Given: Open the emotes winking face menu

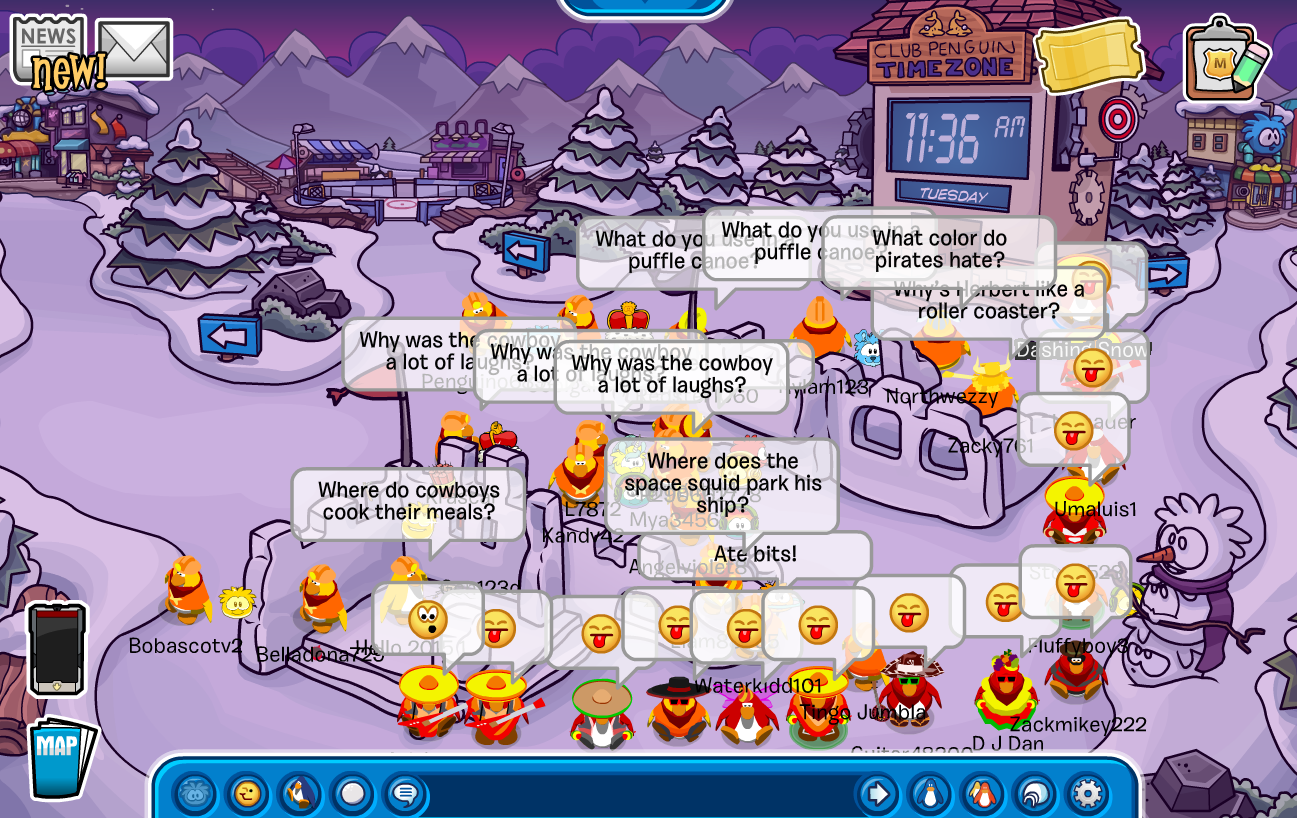Looking at the screenshot, I should click(247, 795).
